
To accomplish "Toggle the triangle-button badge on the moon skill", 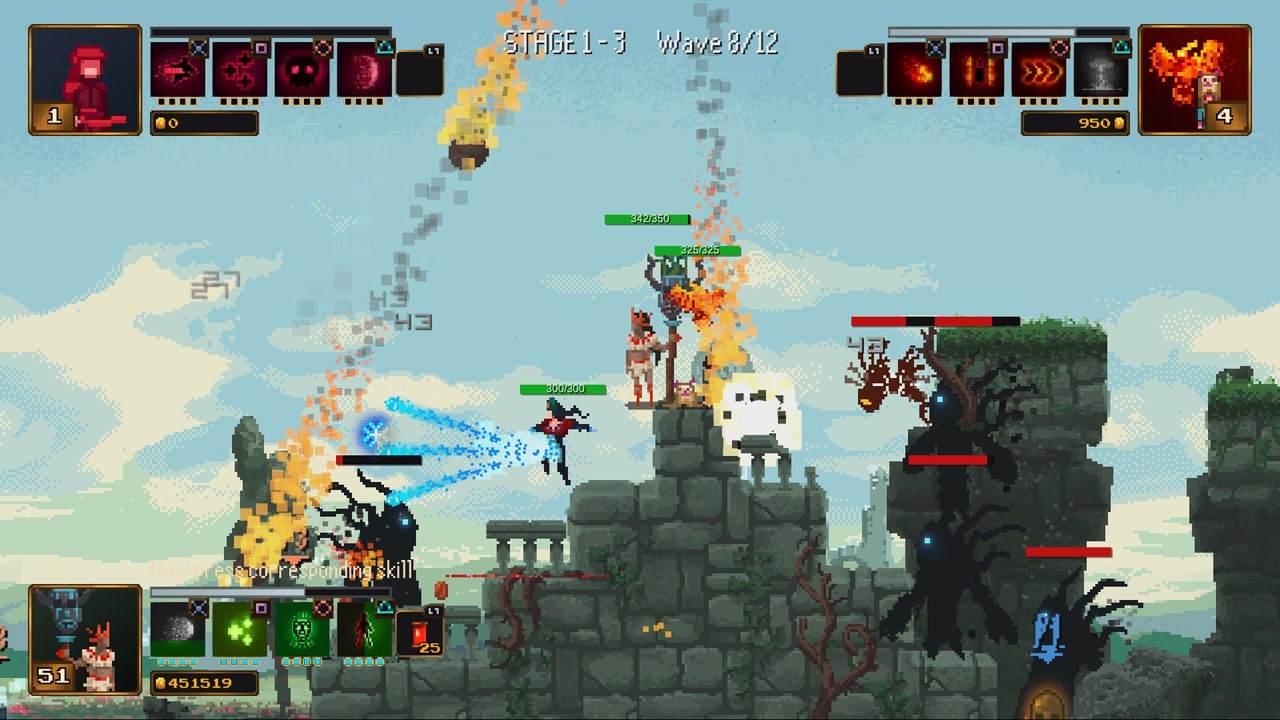I will point(386,49).
